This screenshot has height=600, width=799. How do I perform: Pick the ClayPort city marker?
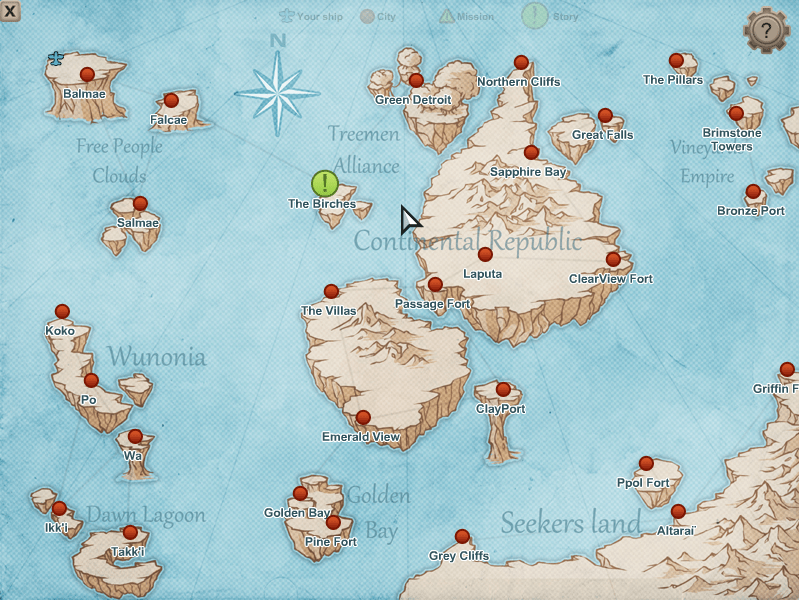pyautogui.click(x=503, y=389)
